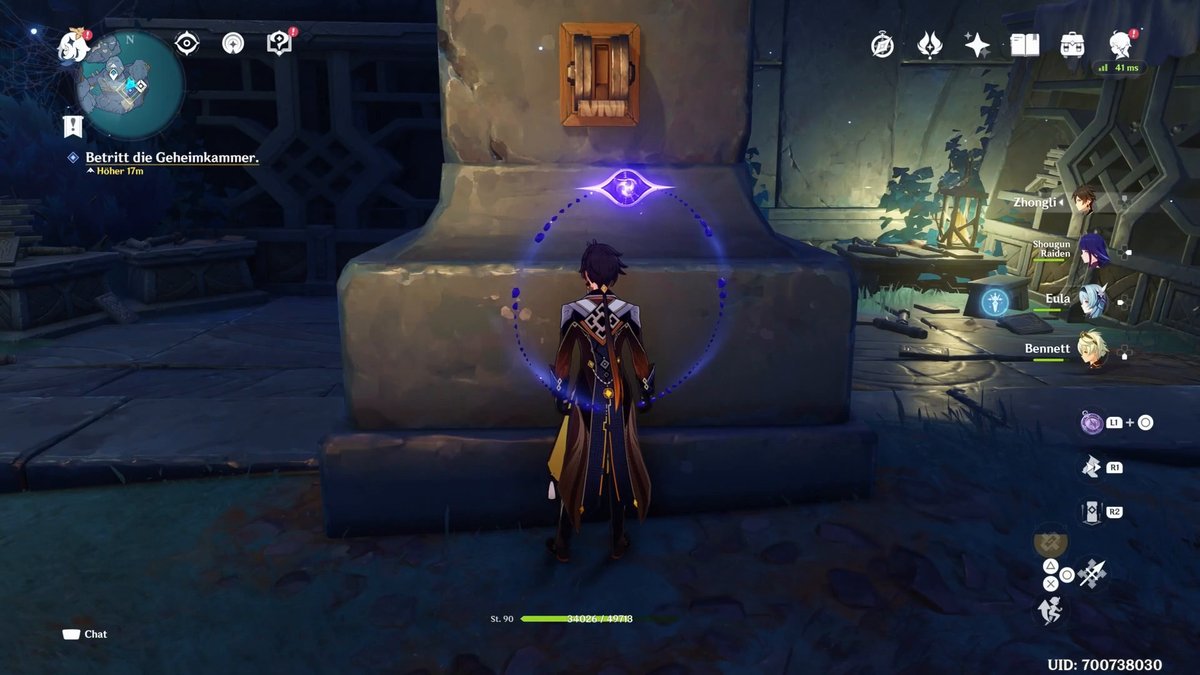Open the compass icon in top bar

point(882,44)
